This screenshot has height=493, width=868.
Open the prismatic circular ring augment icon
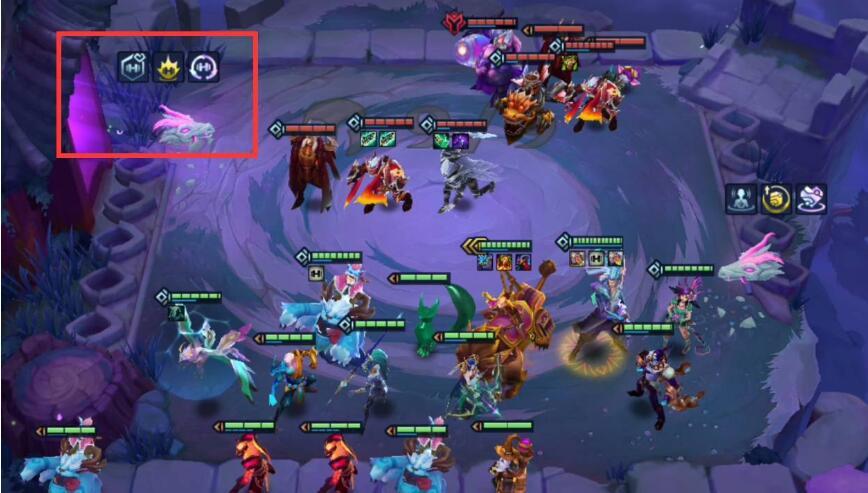pos(203,67)
